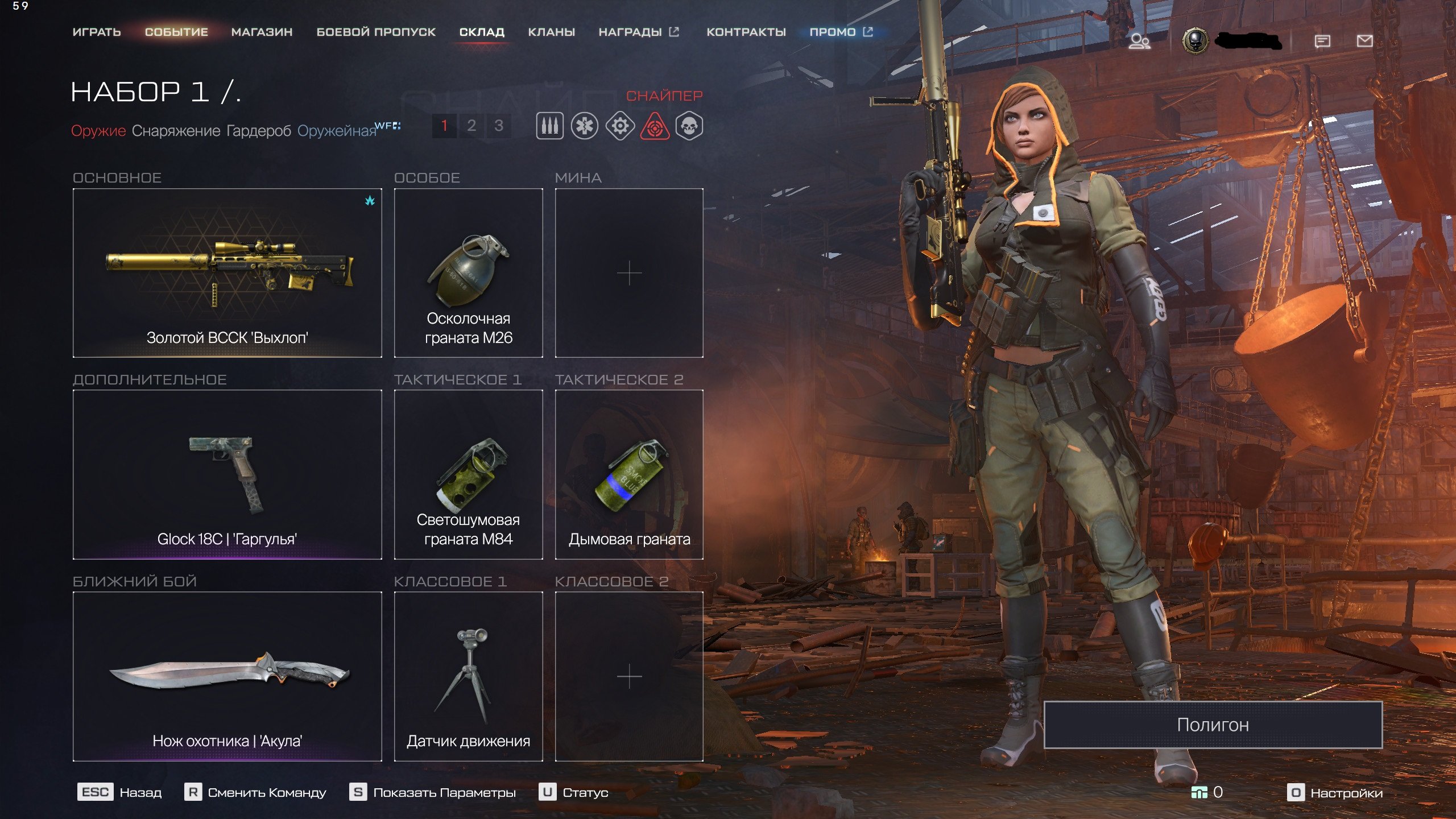
Task: Go to the Играть section
Action: click(x=97, y=32)
